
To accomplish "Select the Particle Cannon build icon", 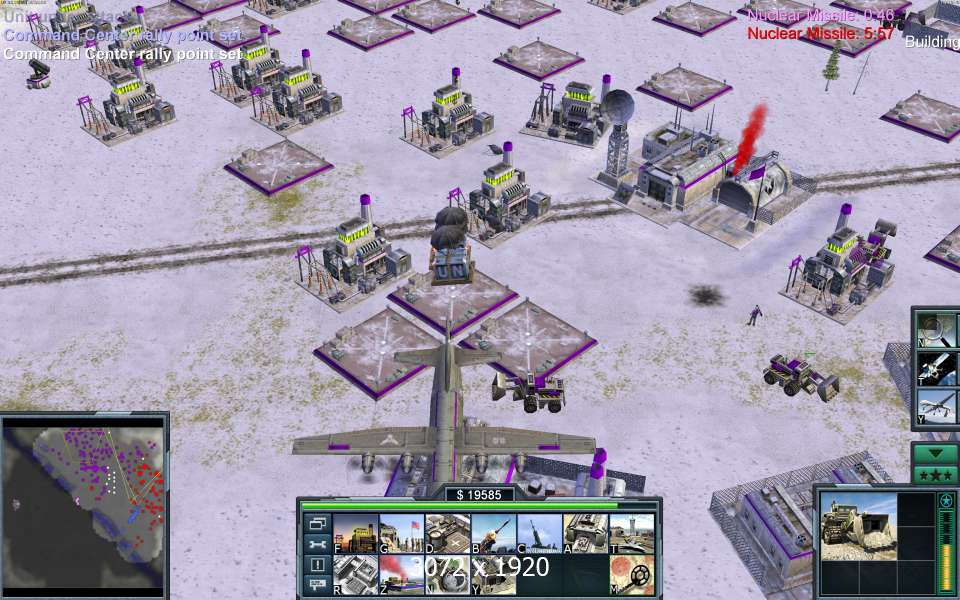I will point(539,533).
